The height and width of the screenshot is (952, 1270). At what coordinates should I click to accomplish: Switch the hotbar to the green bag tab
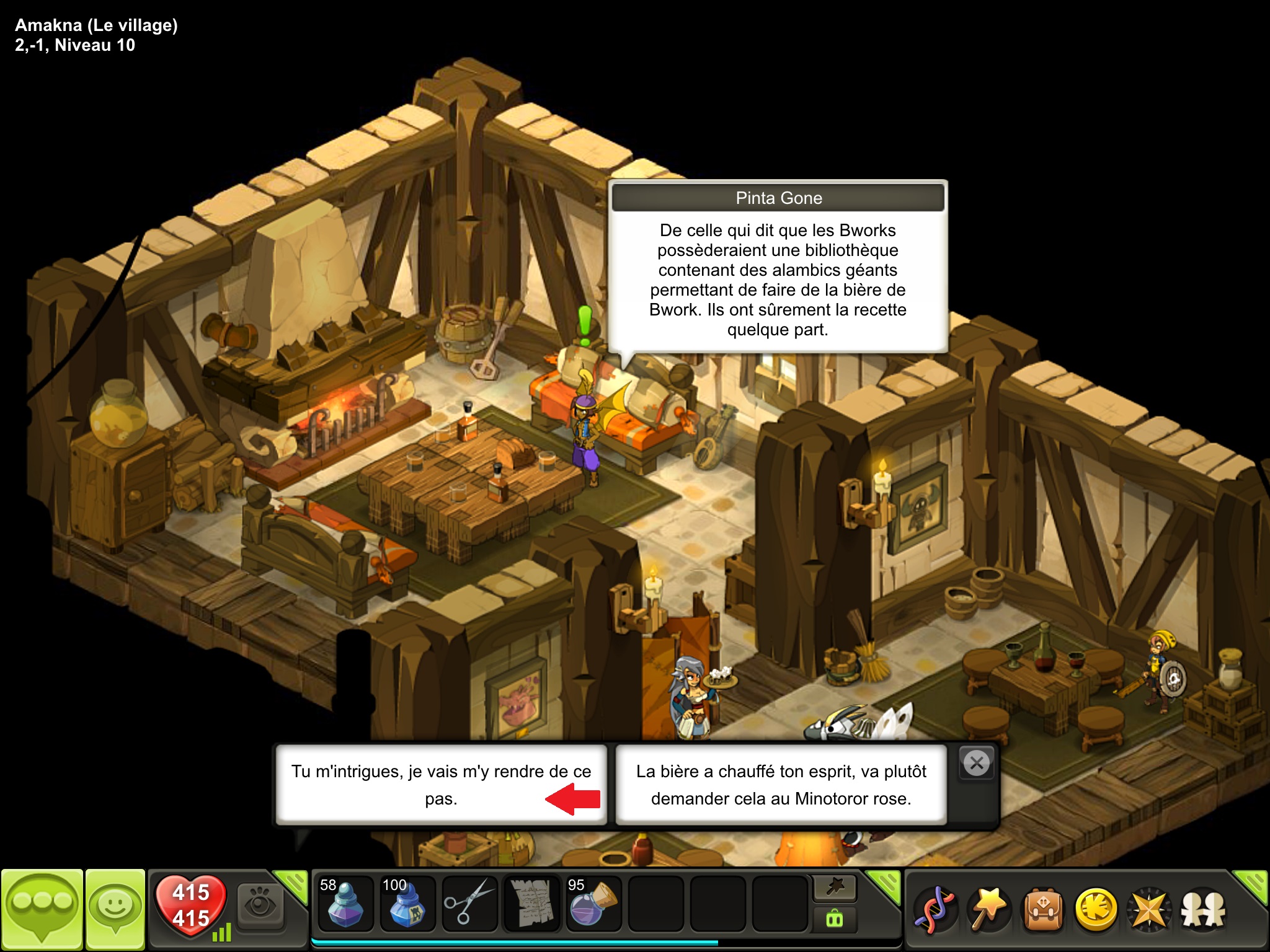[x=834, y=919]
